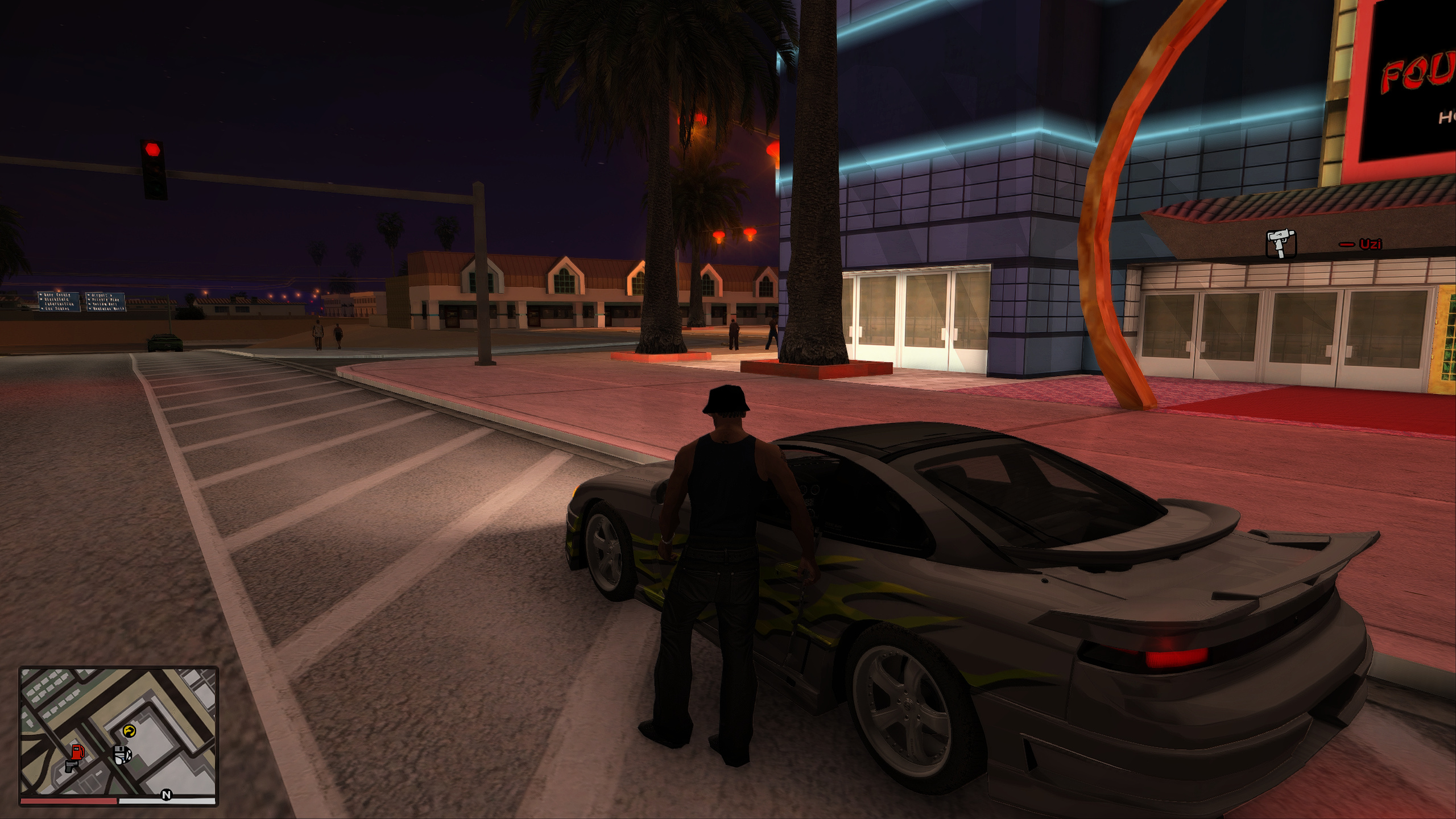Click the north N compass indicator

coord(166,795)
